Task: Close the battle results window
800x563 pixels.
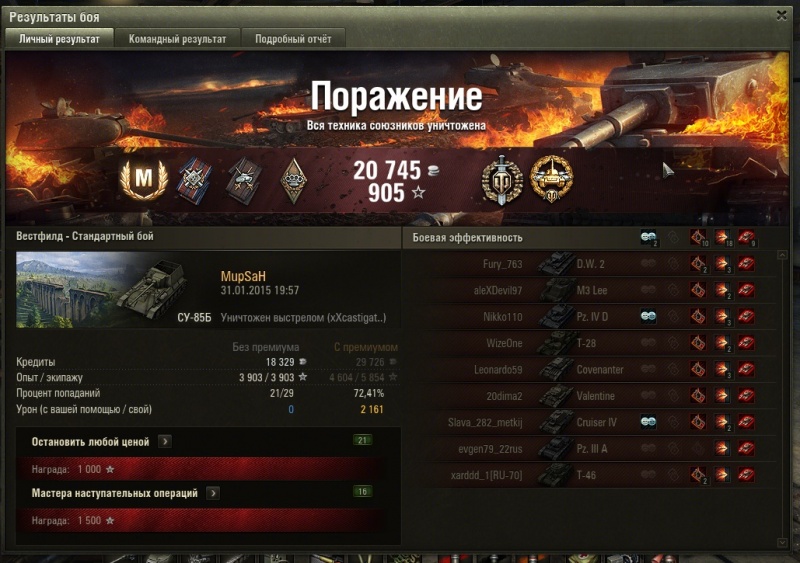Action: (x=782, y=16)
